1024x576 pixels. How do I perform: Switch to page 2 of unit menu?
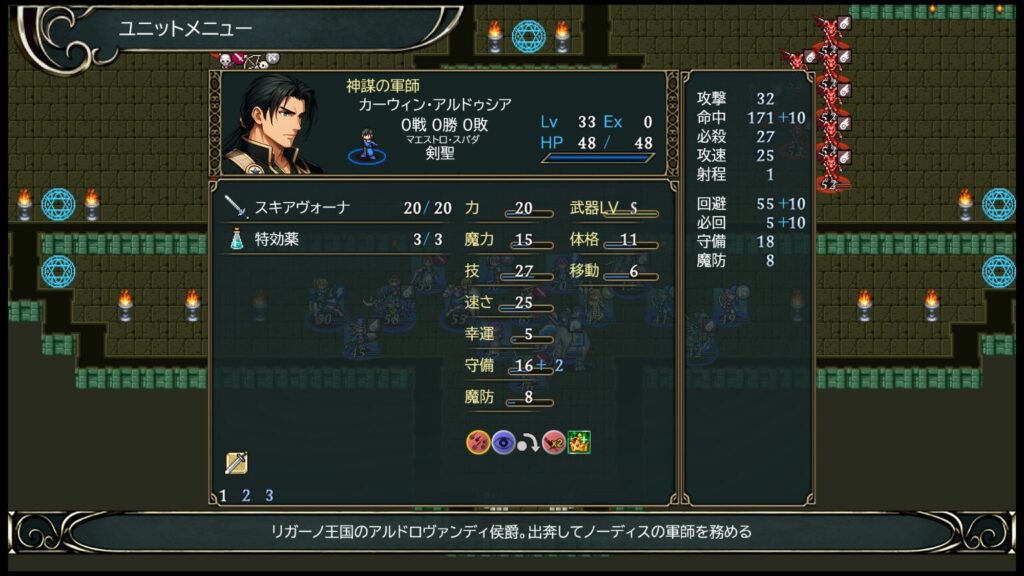246,495
